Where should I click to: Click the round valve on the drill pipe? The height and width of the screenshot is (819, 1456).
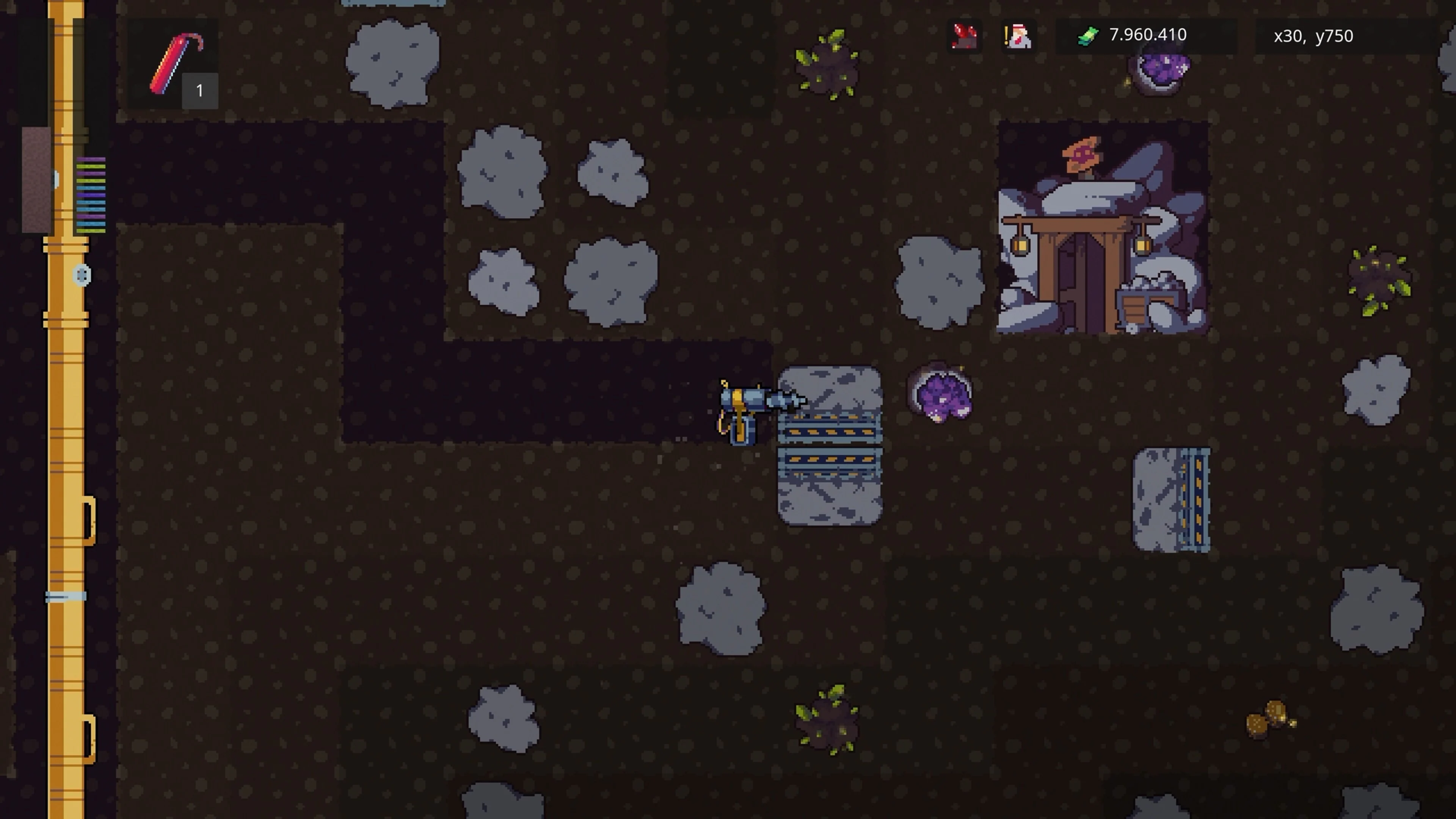click(82, 275)
